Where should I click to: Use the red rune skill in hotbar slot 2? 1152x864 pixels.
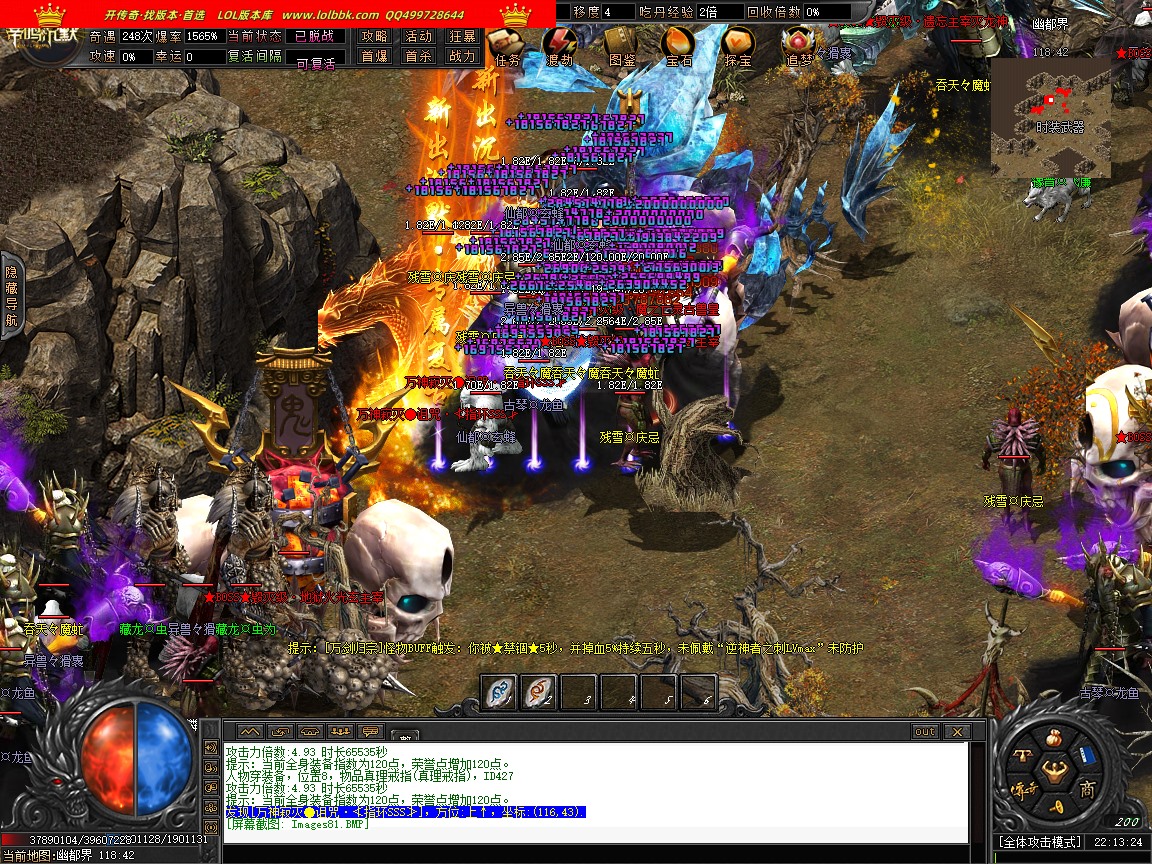coord(539,691)
